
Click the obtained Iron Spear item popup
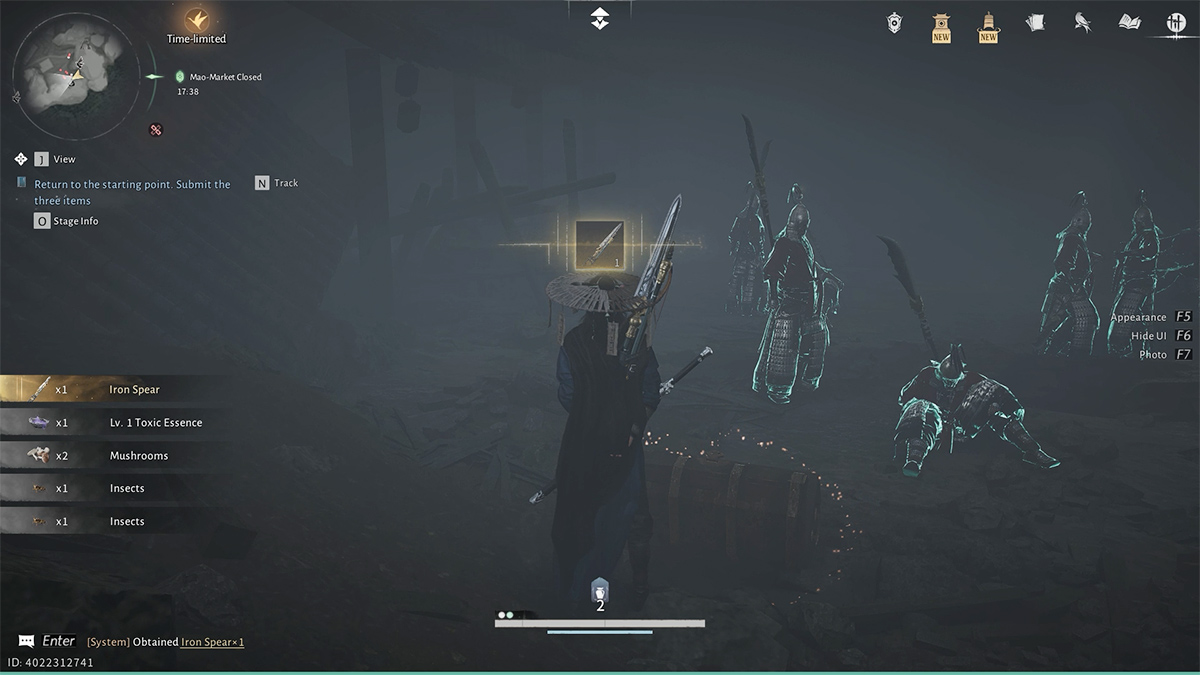[x=599, y=244]
